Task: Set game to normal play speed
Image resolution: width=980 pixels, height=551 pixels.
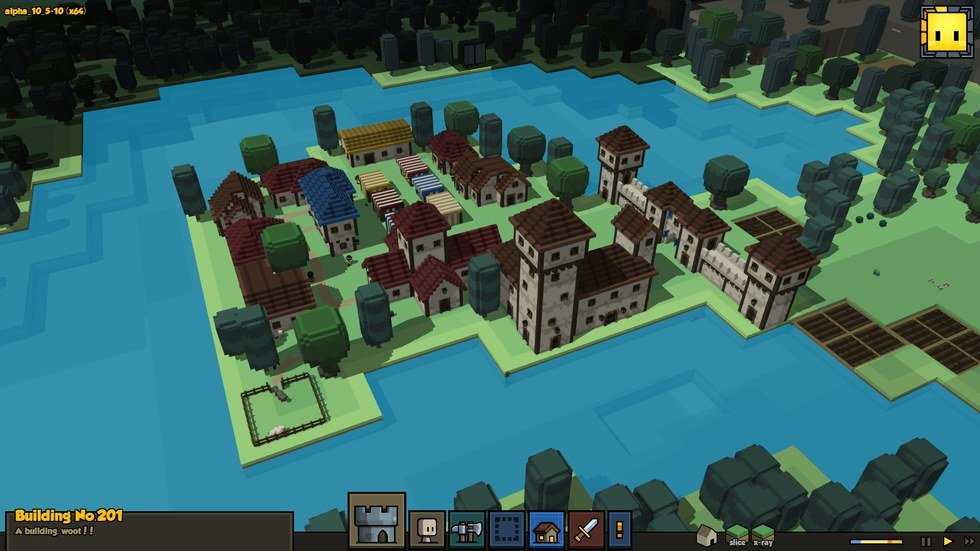Action: [x=947, y=541]
